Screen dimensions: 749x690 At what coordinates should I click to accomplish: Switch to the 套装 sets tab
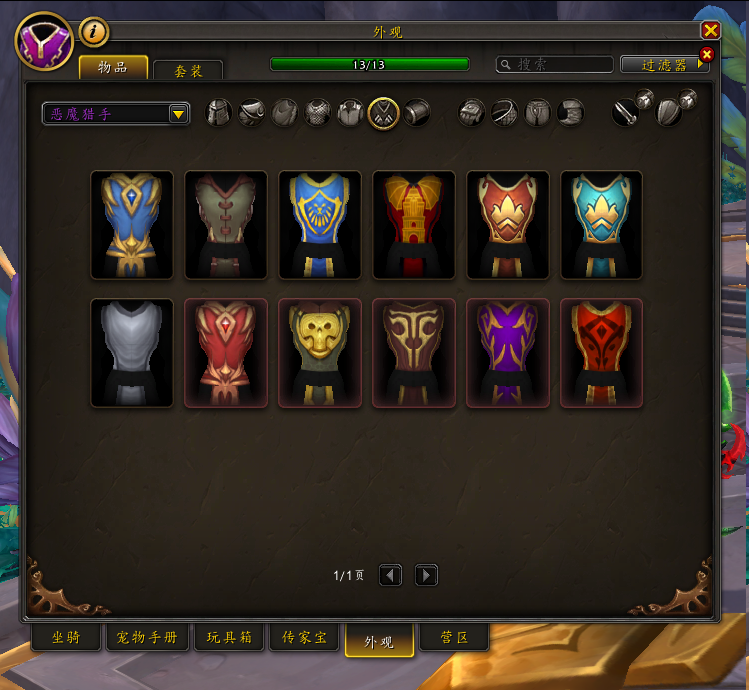coord(188,70)
